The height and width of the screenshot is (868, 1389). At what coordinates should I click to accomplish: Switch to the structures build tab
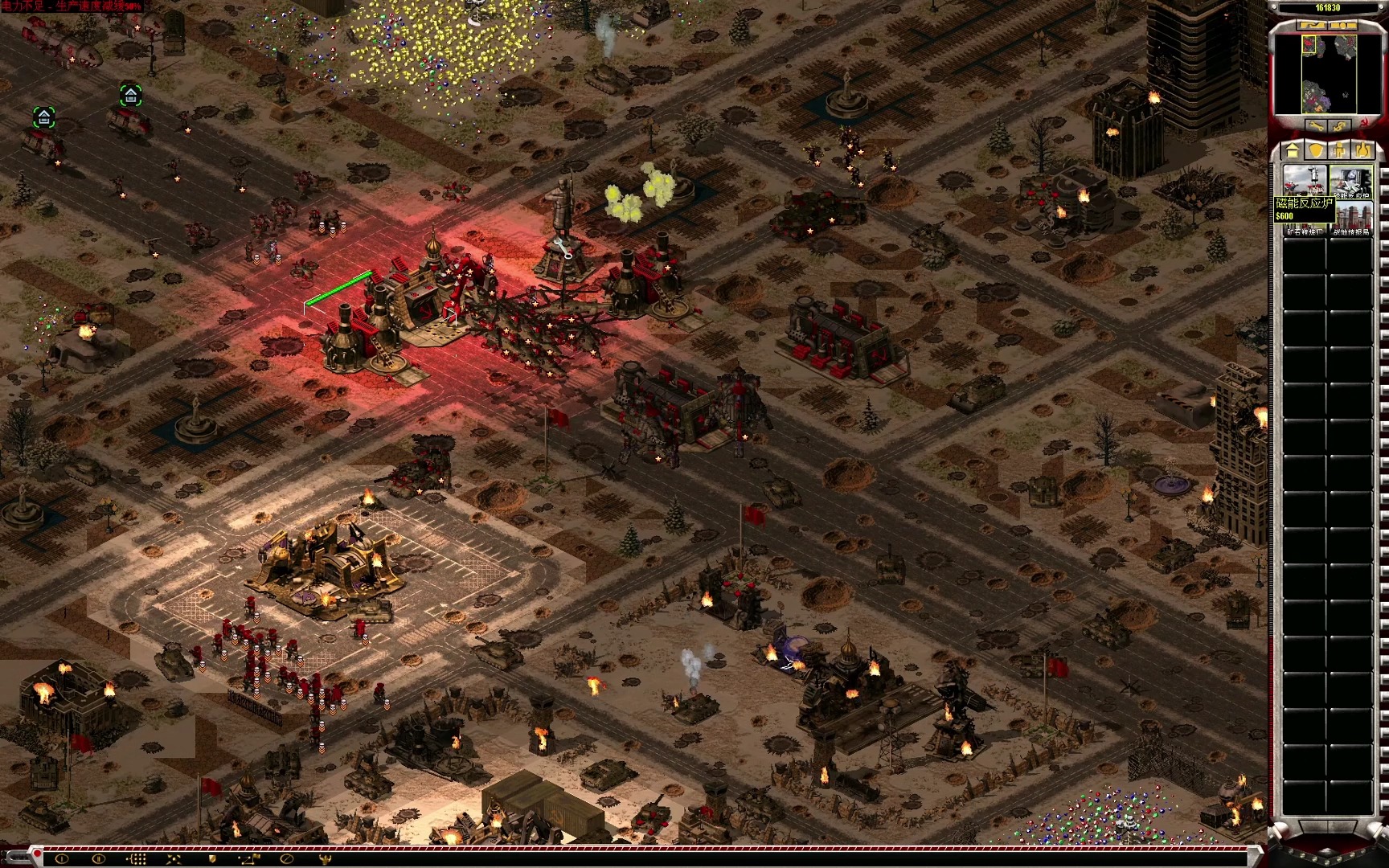click(1293, 150)
